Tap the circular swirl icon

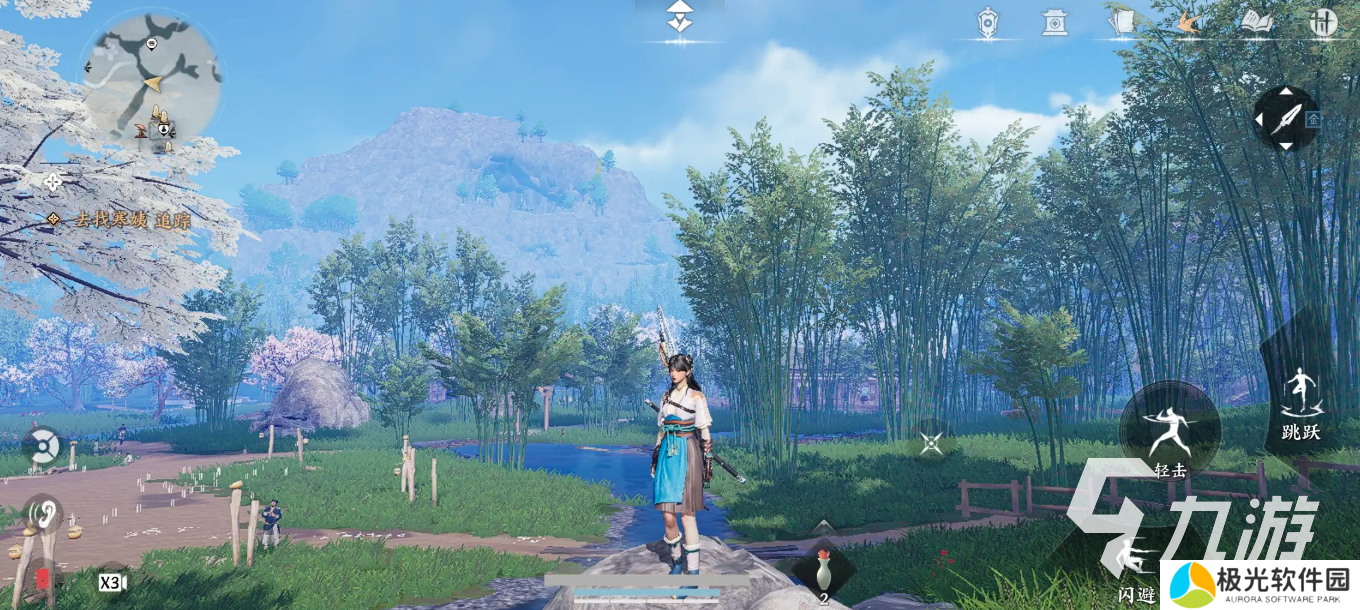pyautogui.click(x=41, y=446)
